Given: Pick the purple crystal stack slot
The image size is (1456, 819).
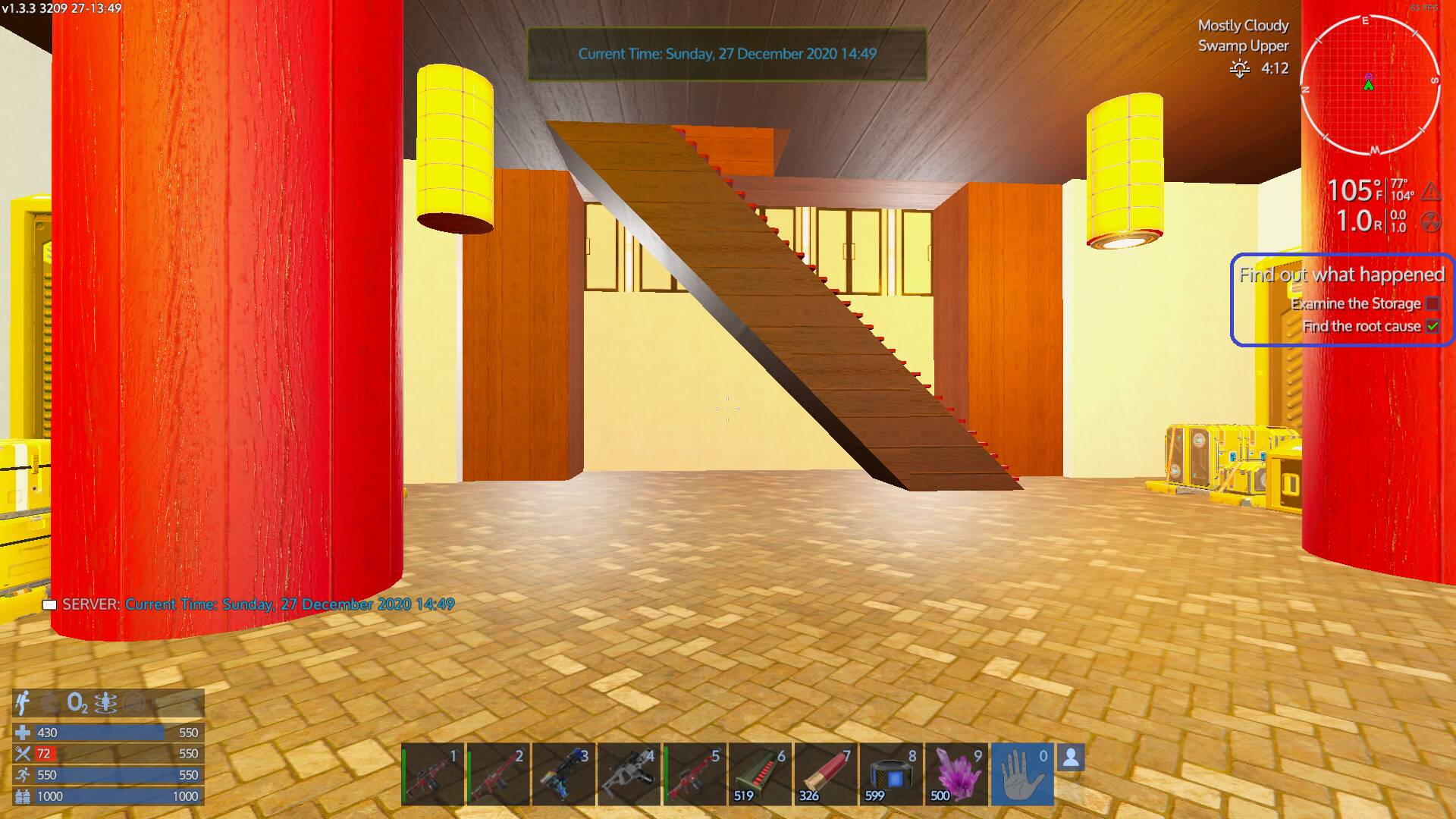Looking at the screenshot, I should (956, 774).
